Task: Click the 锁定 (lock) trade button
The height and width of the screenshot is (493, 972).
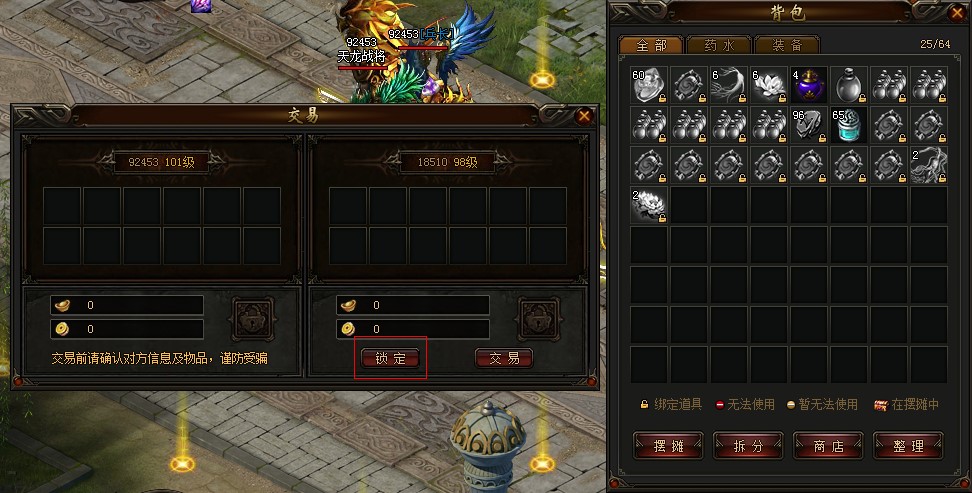Action: coord(390,358)
